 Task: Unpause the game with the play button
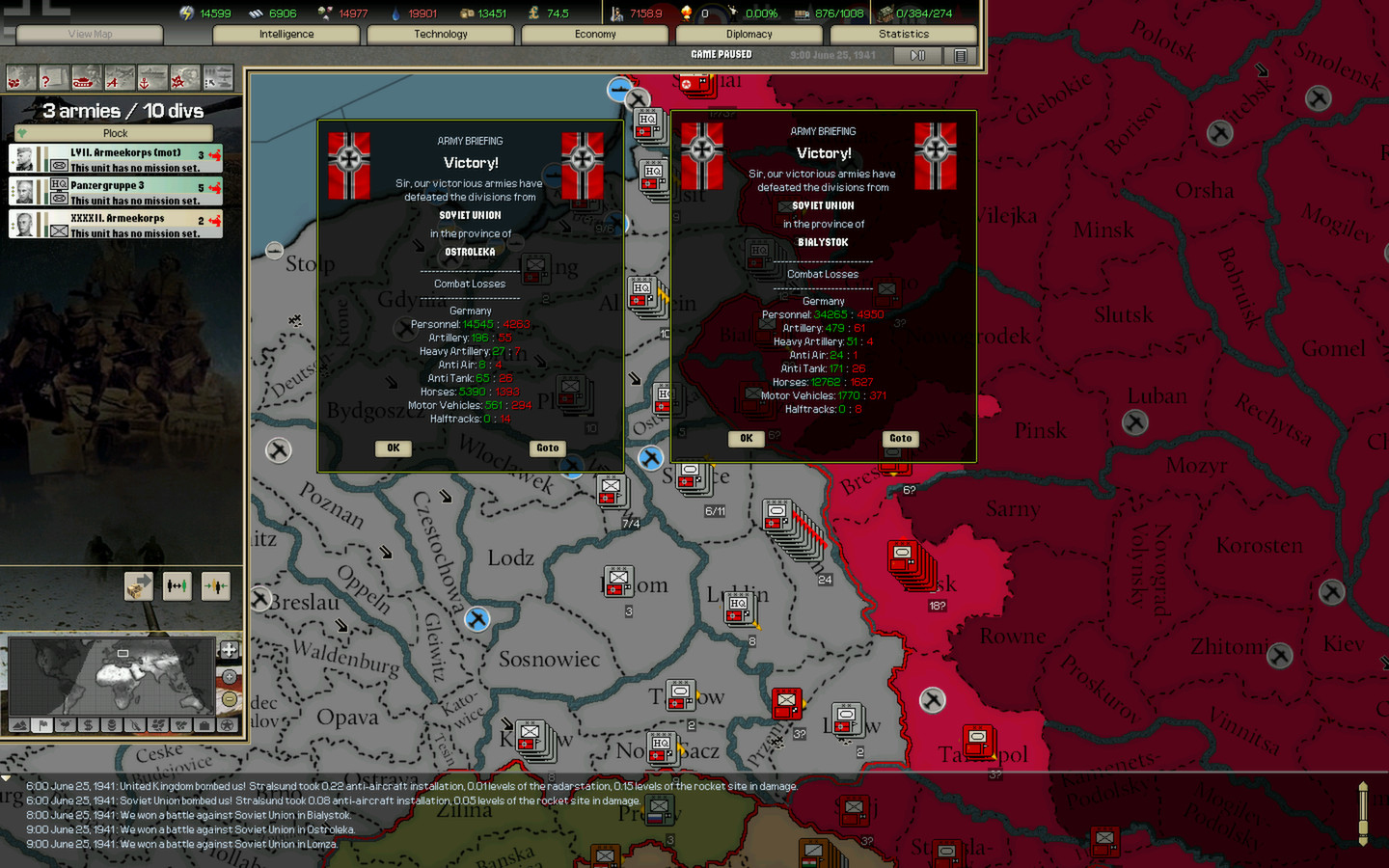pyautogui.click(x=916, y=55)
